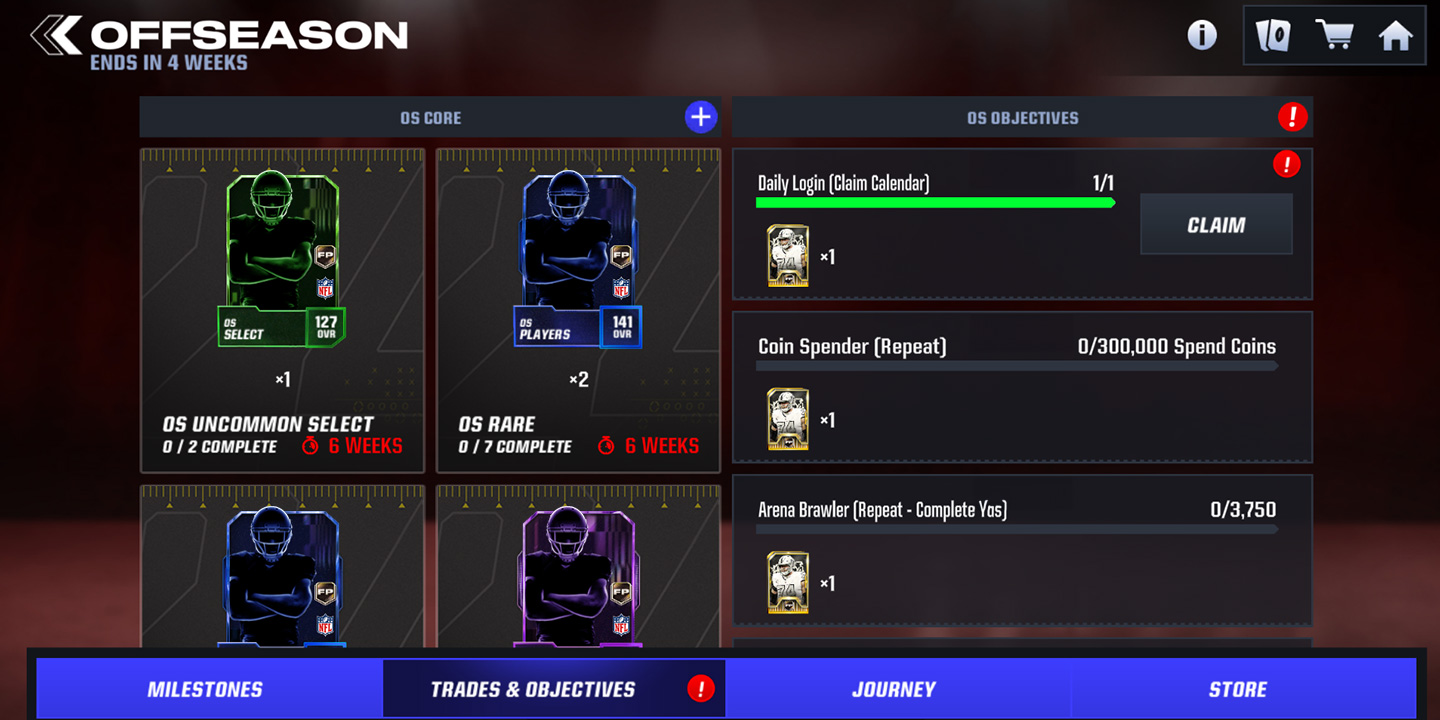1440x720 pixels.
Task: Return home using the house icon
Action: click(x=1396, y=35)
